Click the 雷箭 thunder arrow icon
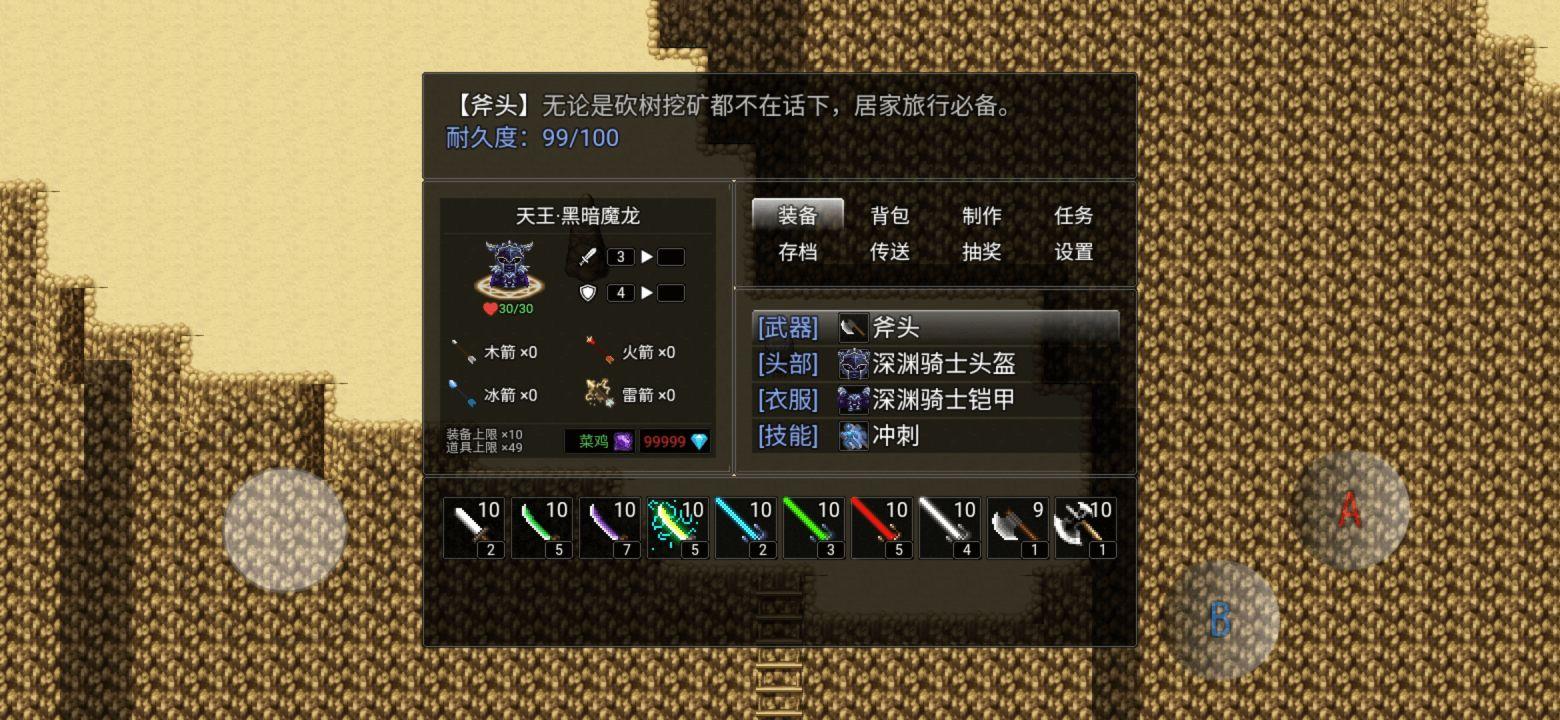The image size is (1560, 720). [597, 394]
